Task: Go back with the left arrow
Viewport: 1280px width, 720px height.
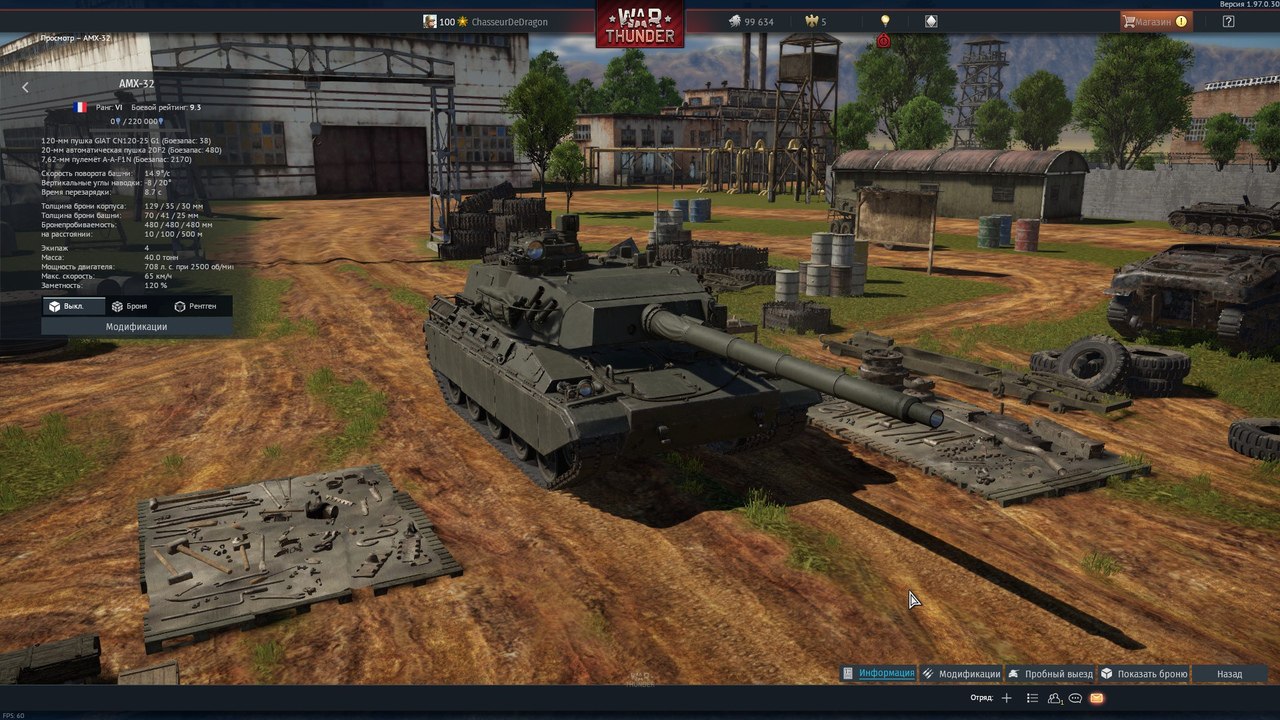Action: coord(26,87)
